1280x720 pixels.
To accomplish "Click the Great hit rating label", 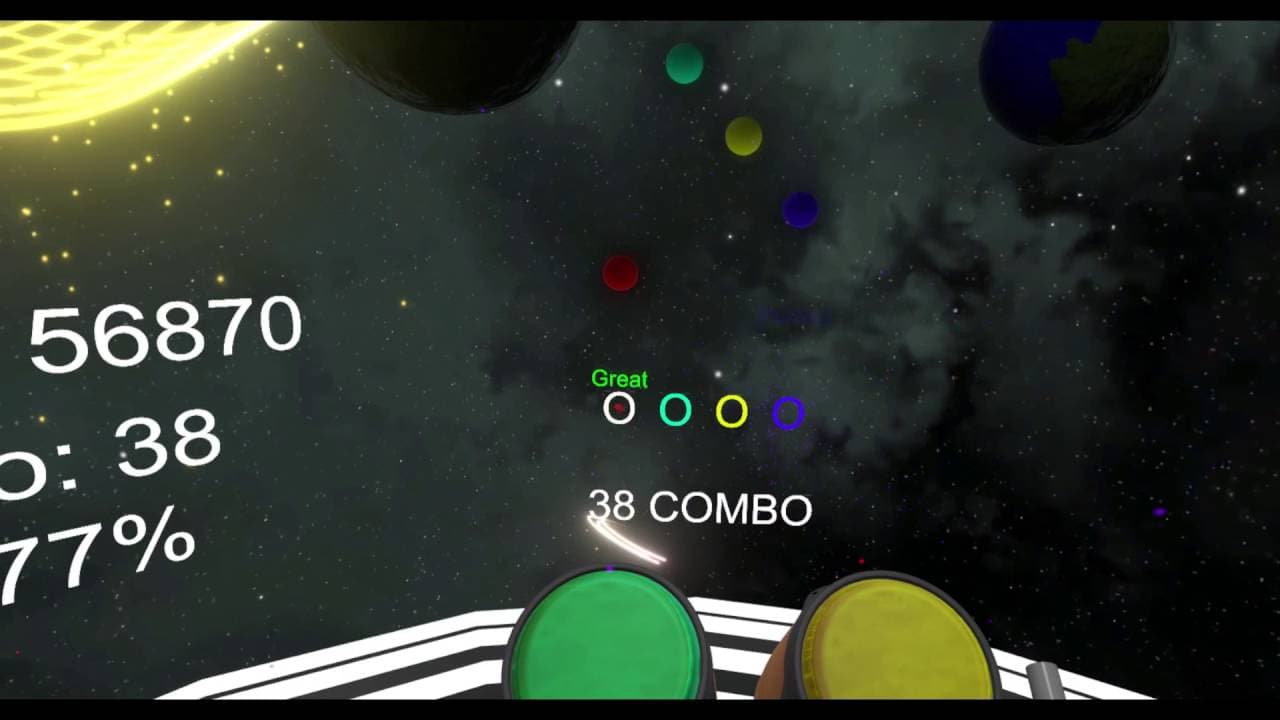I will pyautogui.click(x=621, y=380).
